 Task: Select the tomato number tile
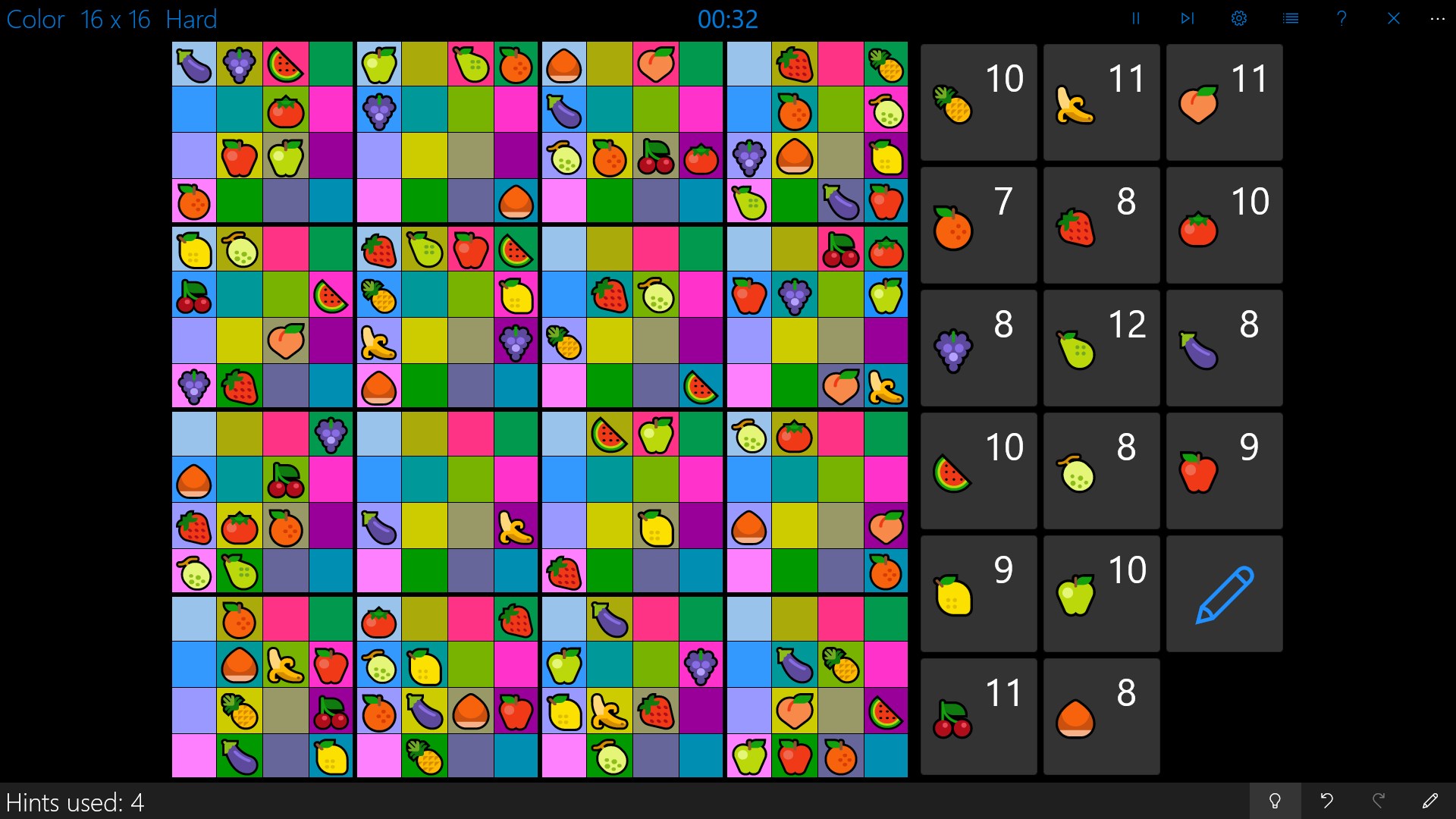click(x=1223, y=224)
